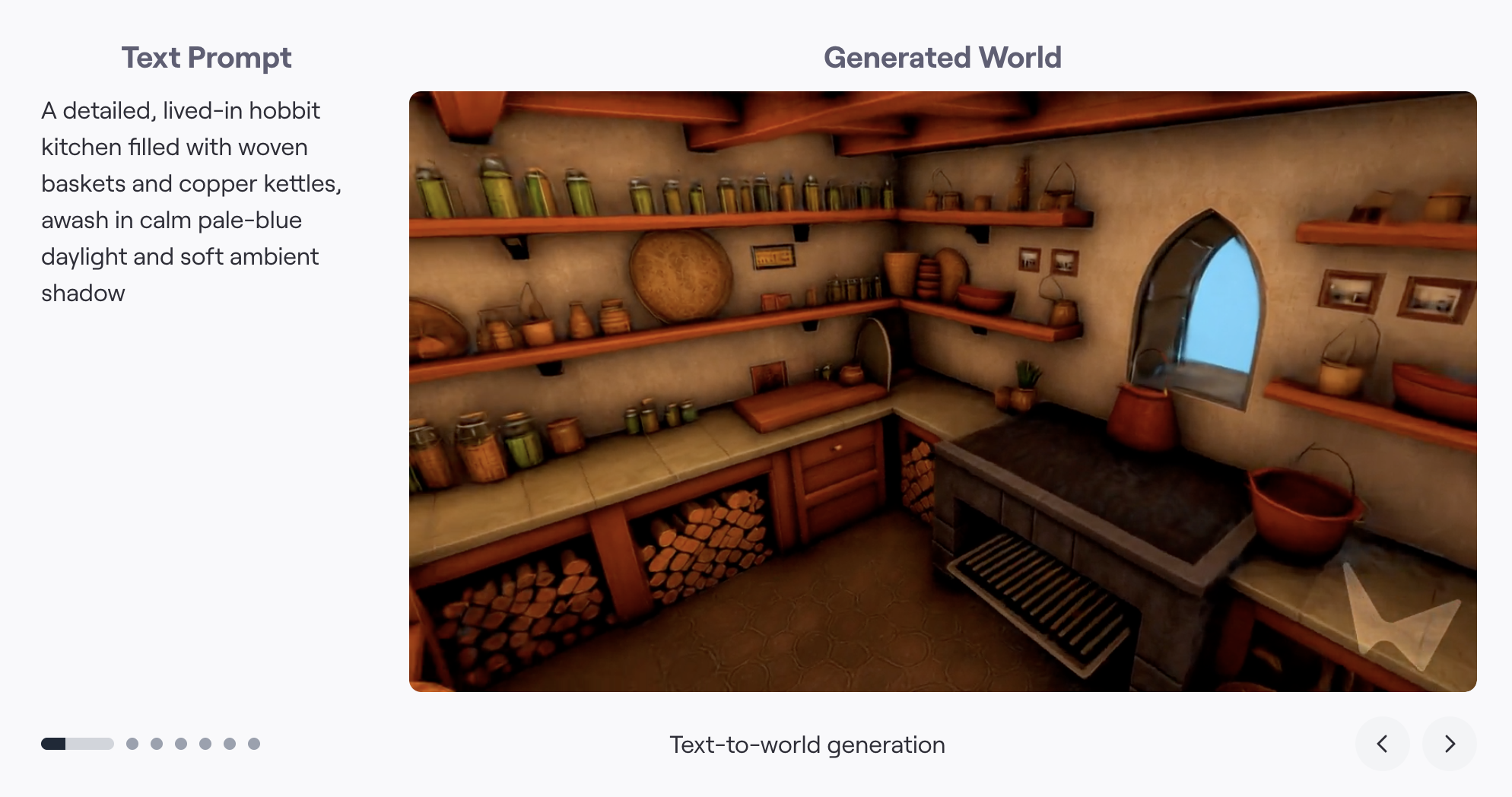Click the generated hobbit kitchen video
1512x797 pixels.
pyautogui.click(x=943, y=392)
